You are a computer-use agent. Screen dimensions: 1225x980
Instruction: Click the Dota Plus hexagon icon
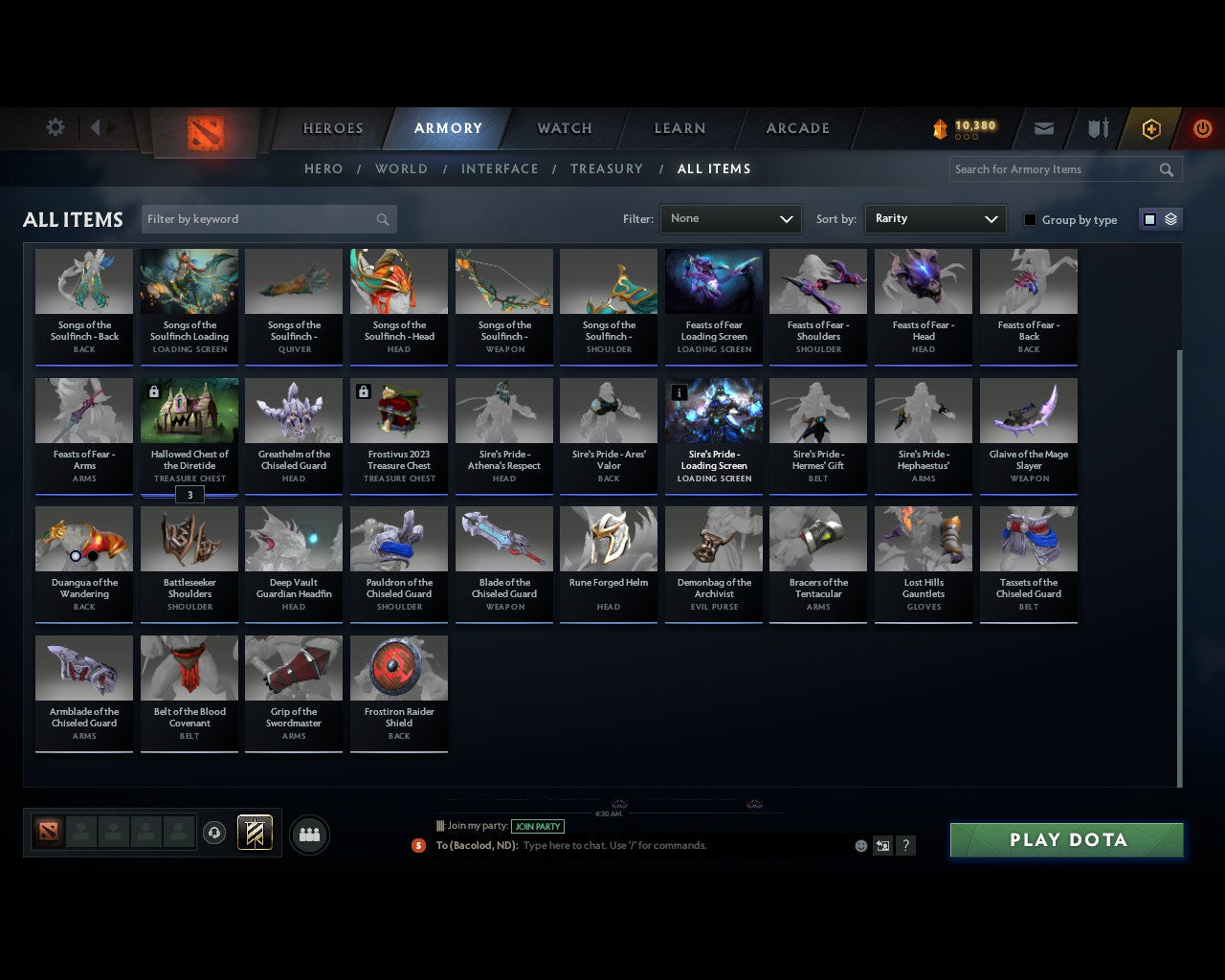pyautogui.click(x=1150, y=127)
